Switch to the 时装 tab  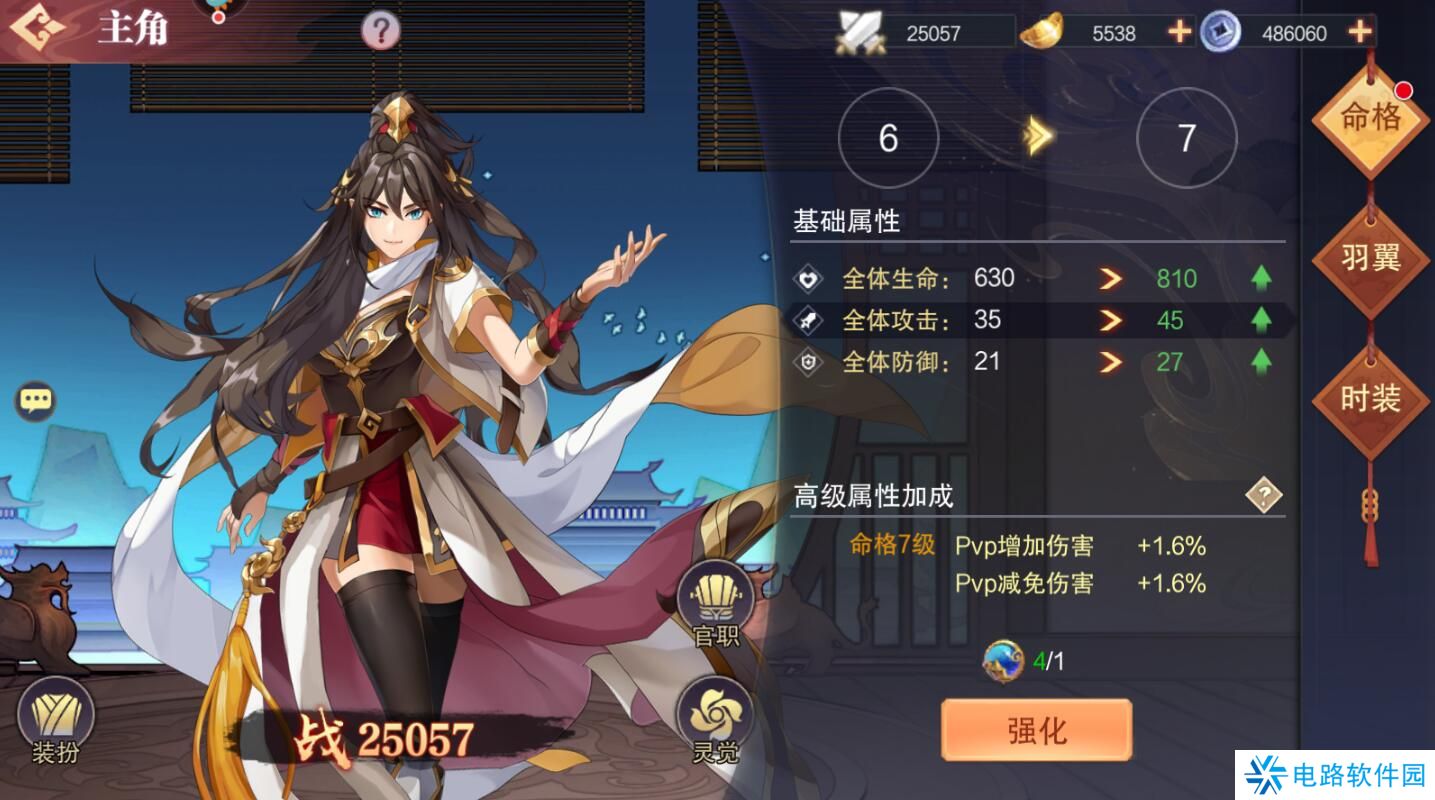(x=1369, y=396)
